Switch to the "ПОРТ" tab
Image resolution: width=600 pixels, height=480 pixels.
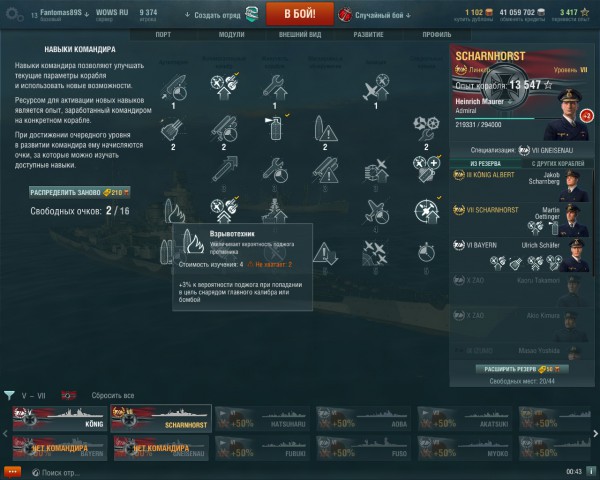[169, 34]
